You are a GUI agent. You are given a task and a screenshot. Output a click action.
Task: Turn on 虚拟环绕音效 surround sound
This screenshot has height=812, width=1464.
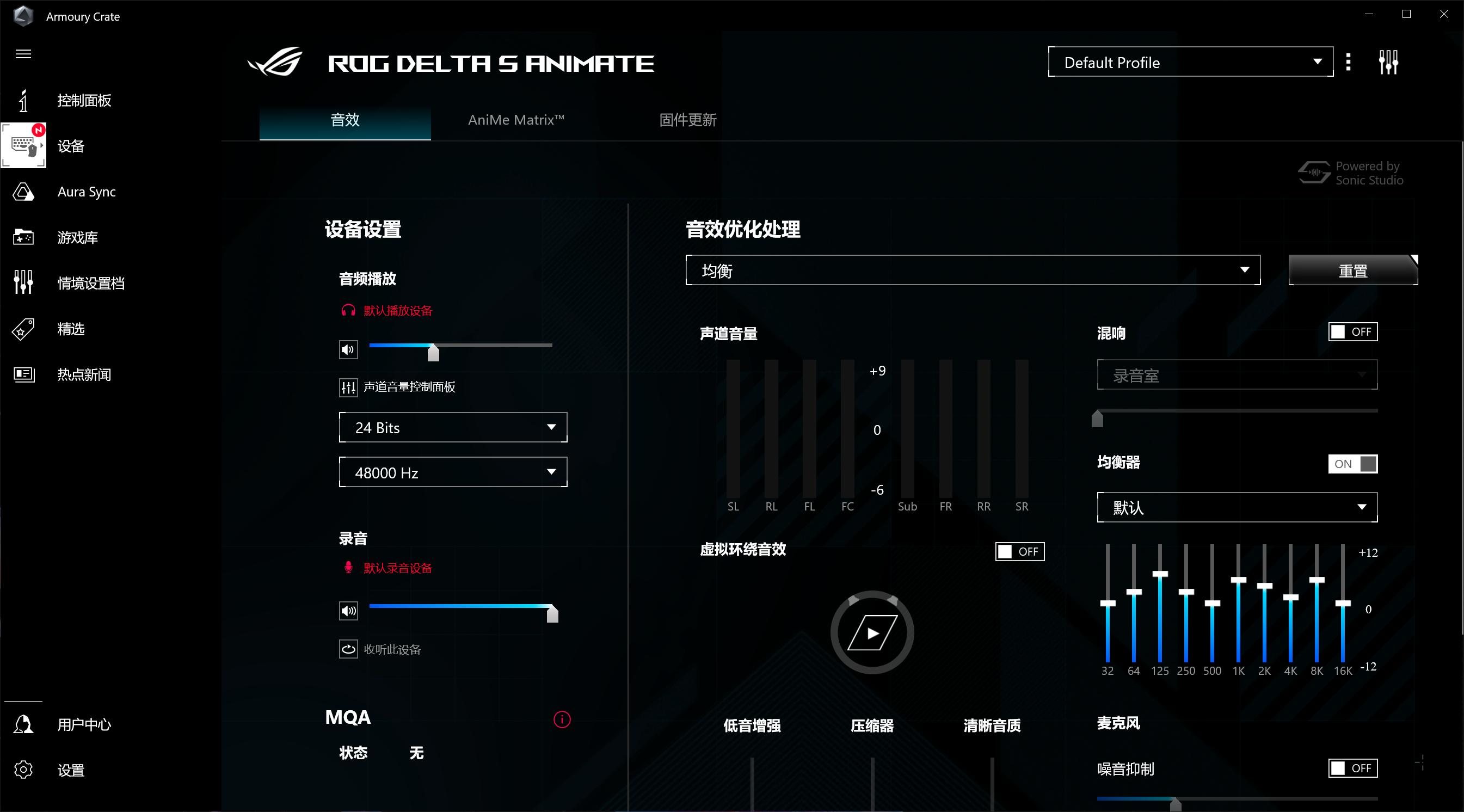pyautogui.click(x=1019, y=551)
